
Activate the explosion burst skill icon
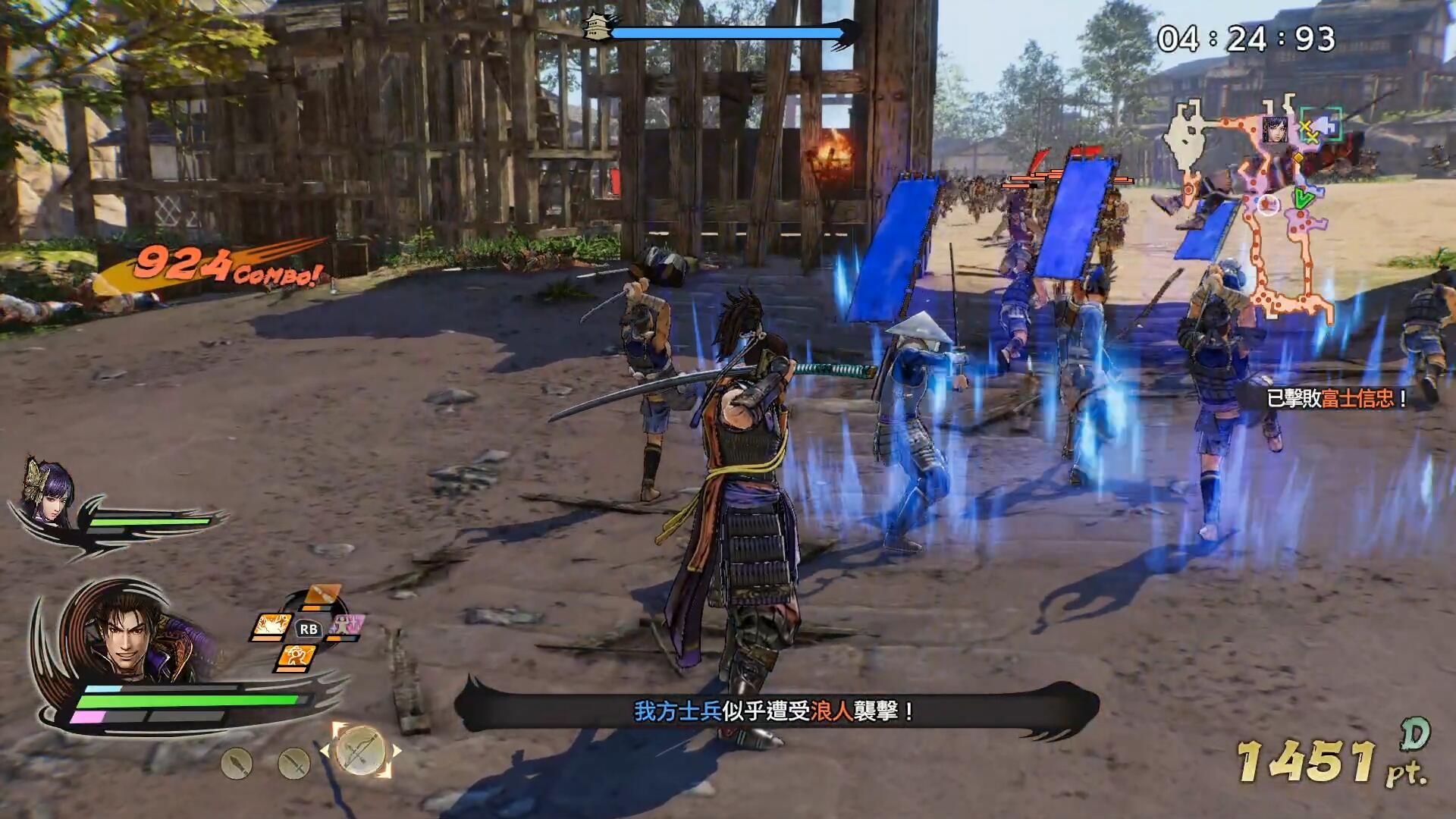(x=271, y=626)
